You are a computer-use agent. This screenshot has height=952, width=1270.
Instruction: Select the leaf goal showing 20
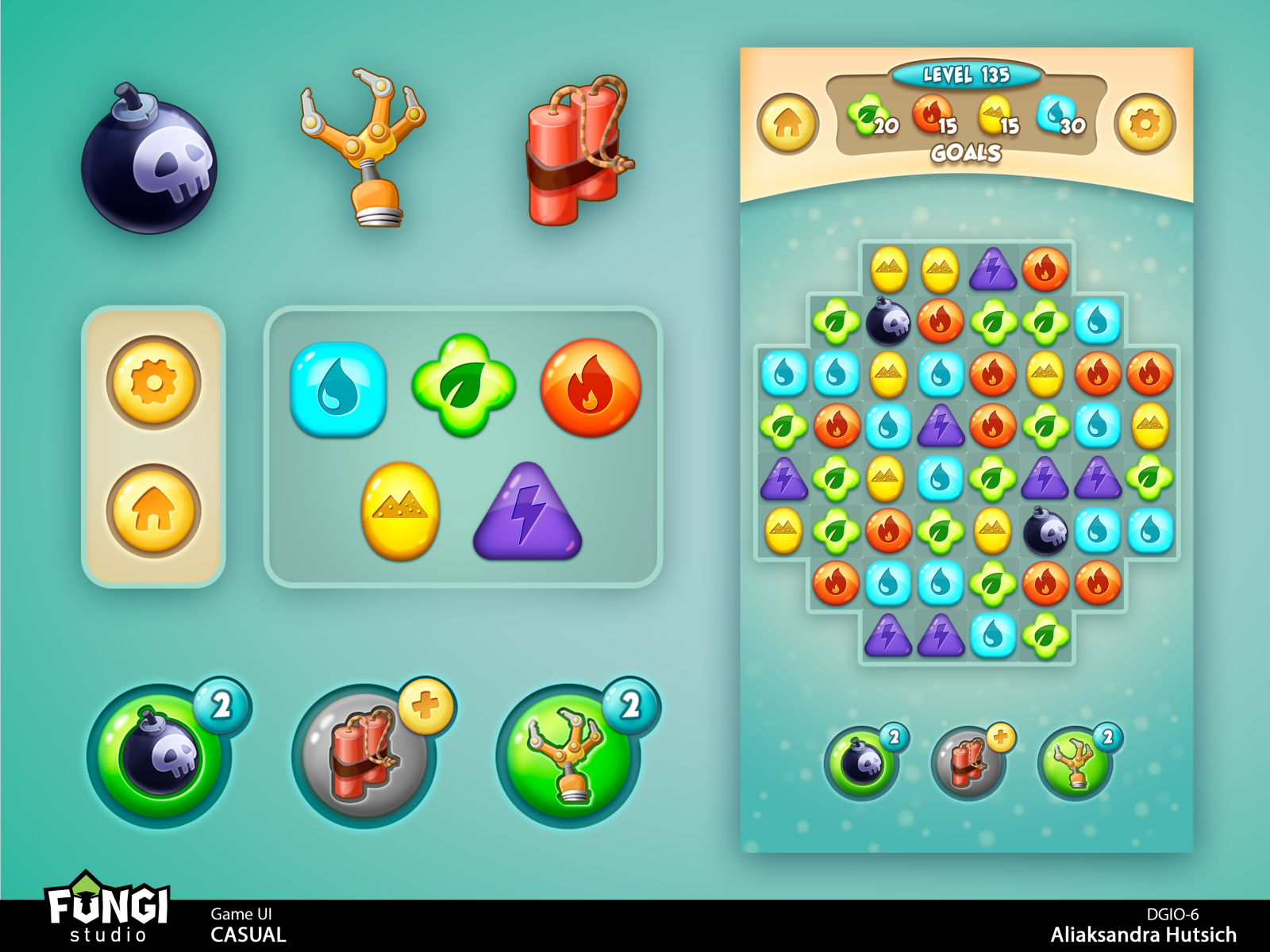point(868,117)
